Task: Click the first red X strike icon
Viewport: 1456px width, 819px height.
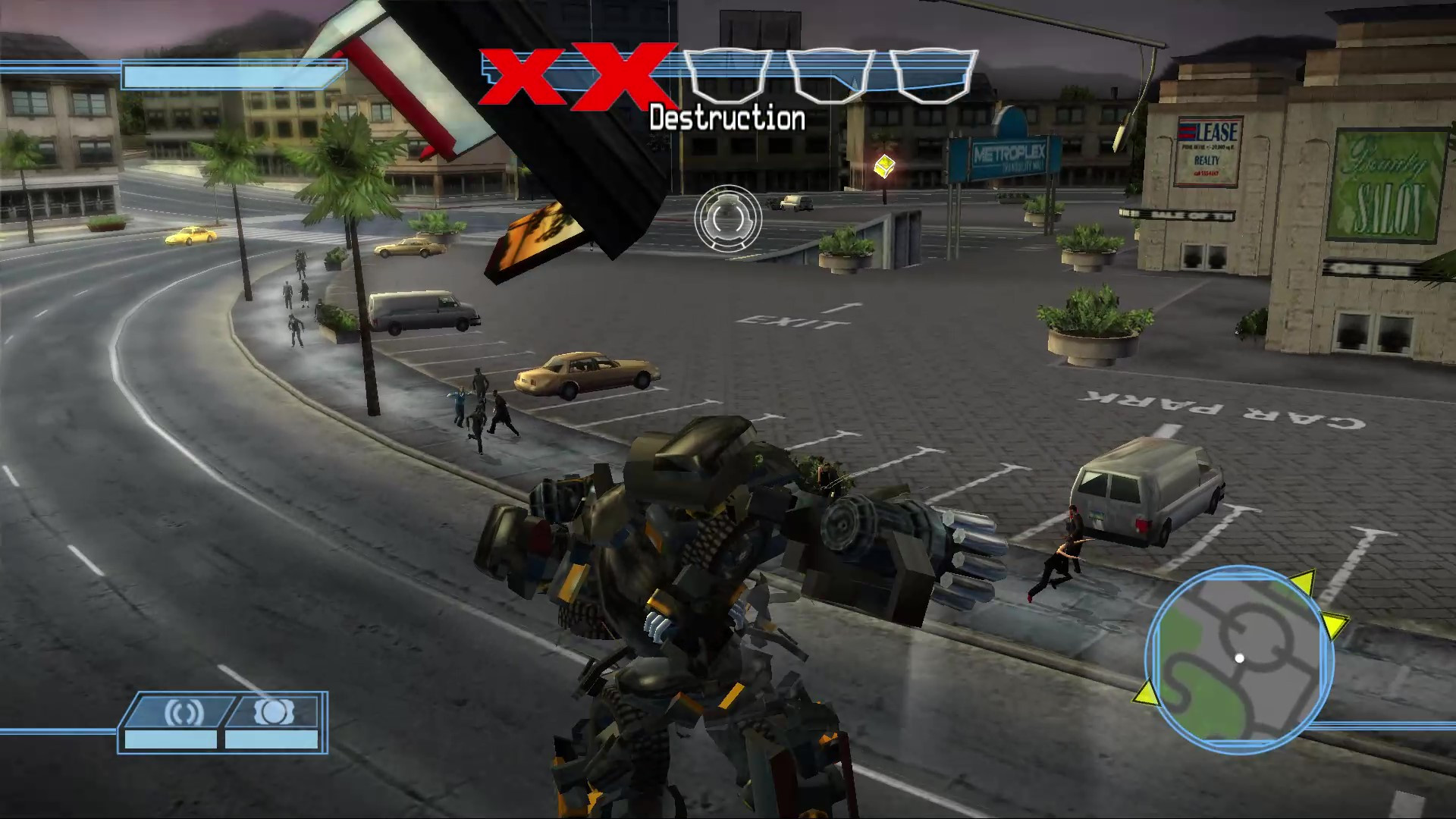Action: pos(524,75)
